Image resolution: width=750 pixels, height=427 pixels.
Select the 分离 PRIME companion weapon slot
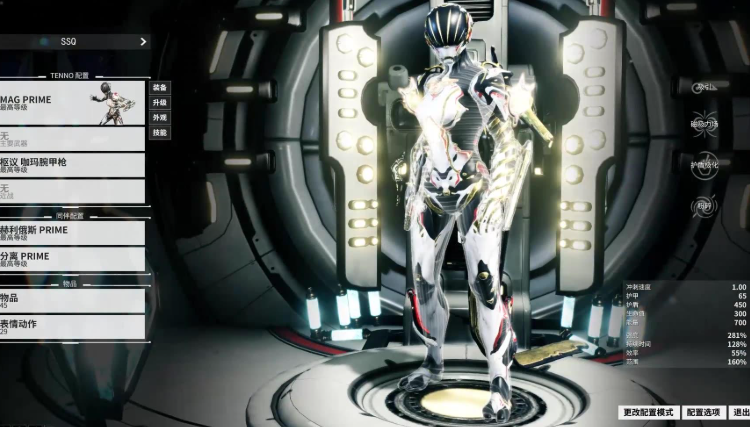[x=72, y=259]
